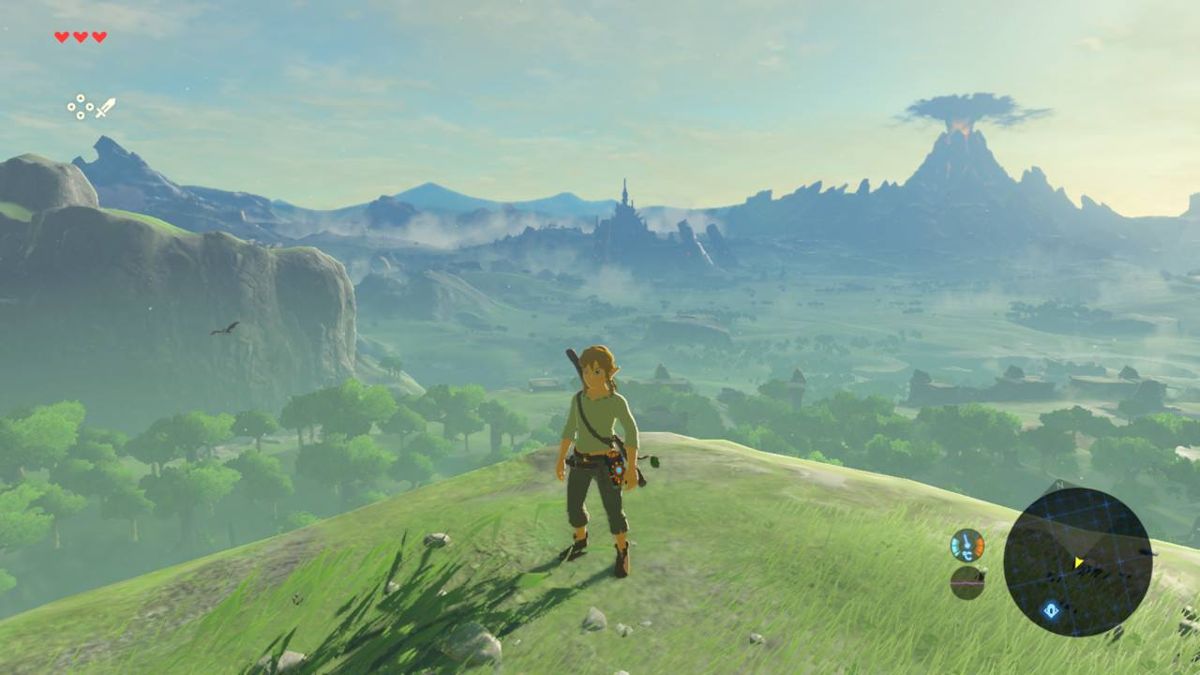This screenshot has width=1200, height=675.
Task: Click the yellow player arrow on the minimap
Action: pyautogui.click(x=1079, y=562)
